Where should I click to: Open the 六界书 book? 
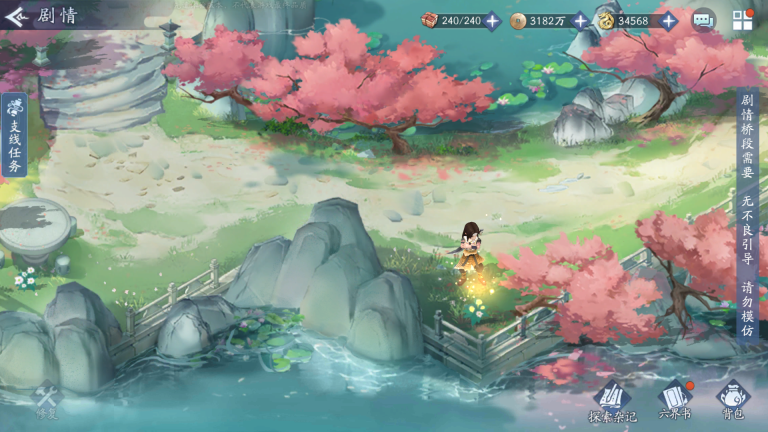674,400
